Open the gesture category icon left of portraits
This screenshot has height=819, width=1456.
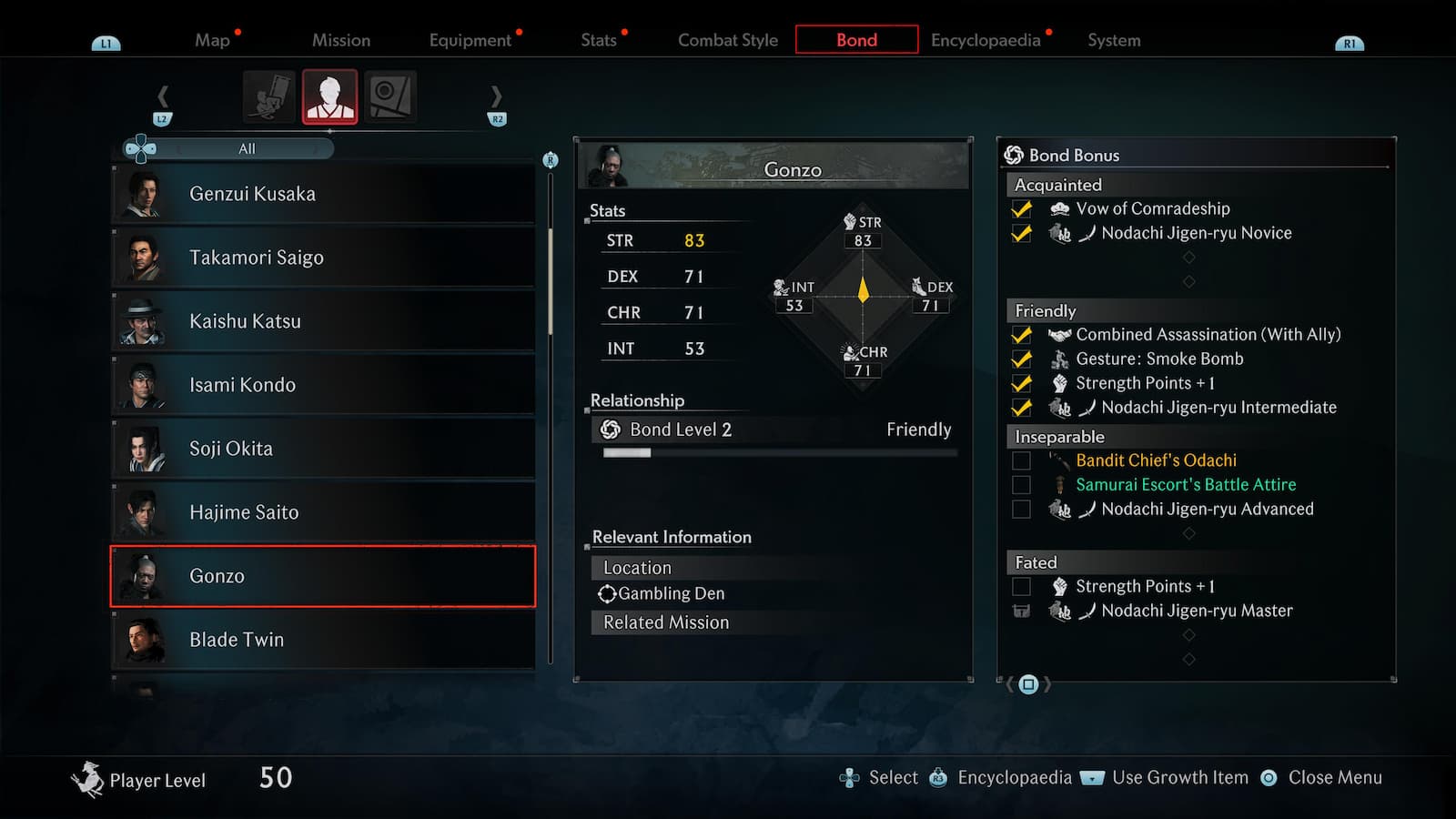pyautogui.click(x=267, y=95)
